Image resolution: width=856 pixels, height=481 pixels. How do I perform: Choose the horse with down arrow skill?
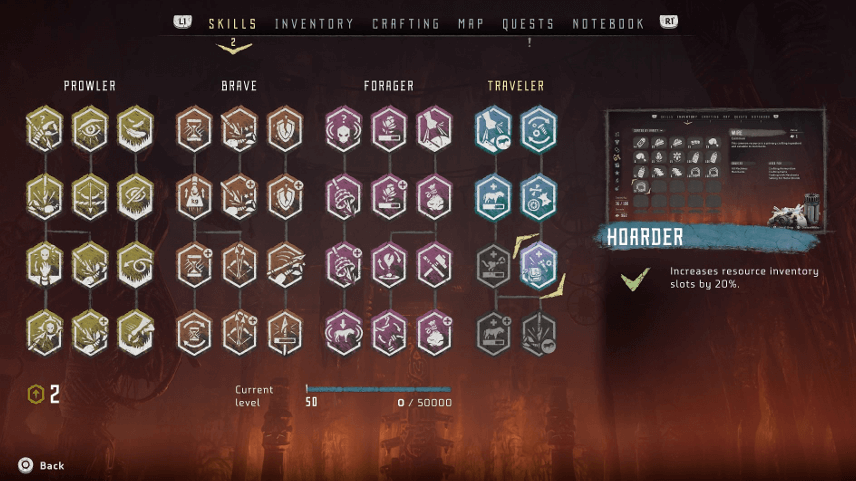coord(343,333)
